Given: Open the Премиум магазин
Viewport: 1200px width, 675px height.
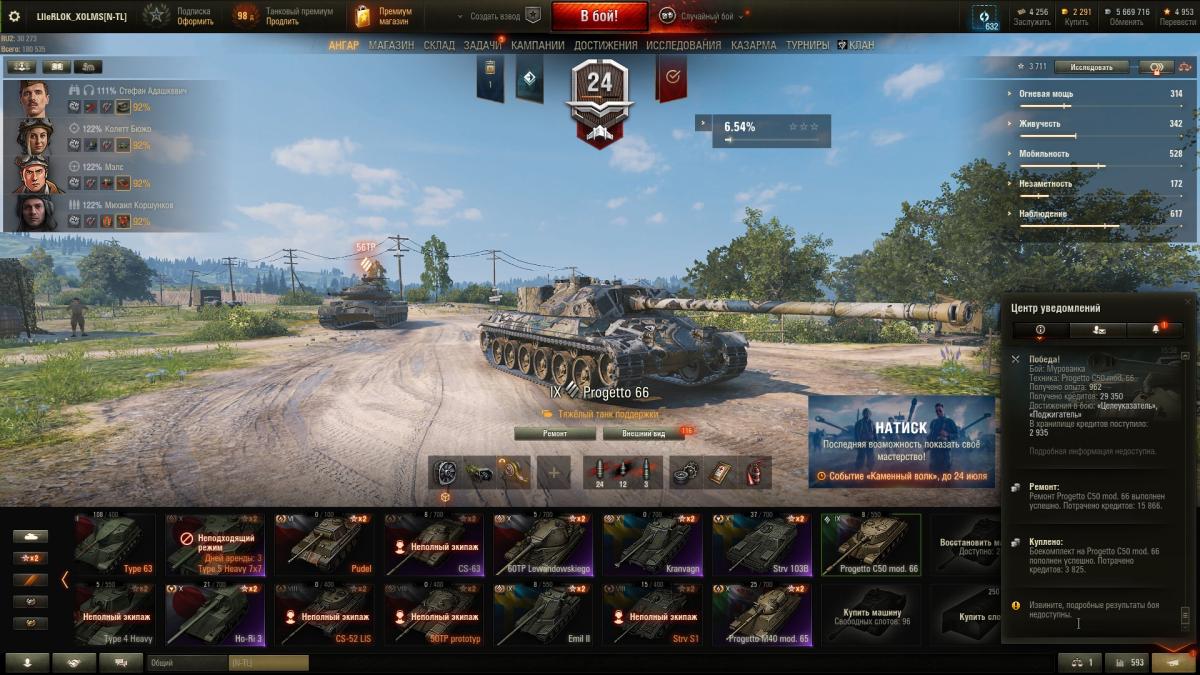Looking at the screenshot, I should 382,16.
